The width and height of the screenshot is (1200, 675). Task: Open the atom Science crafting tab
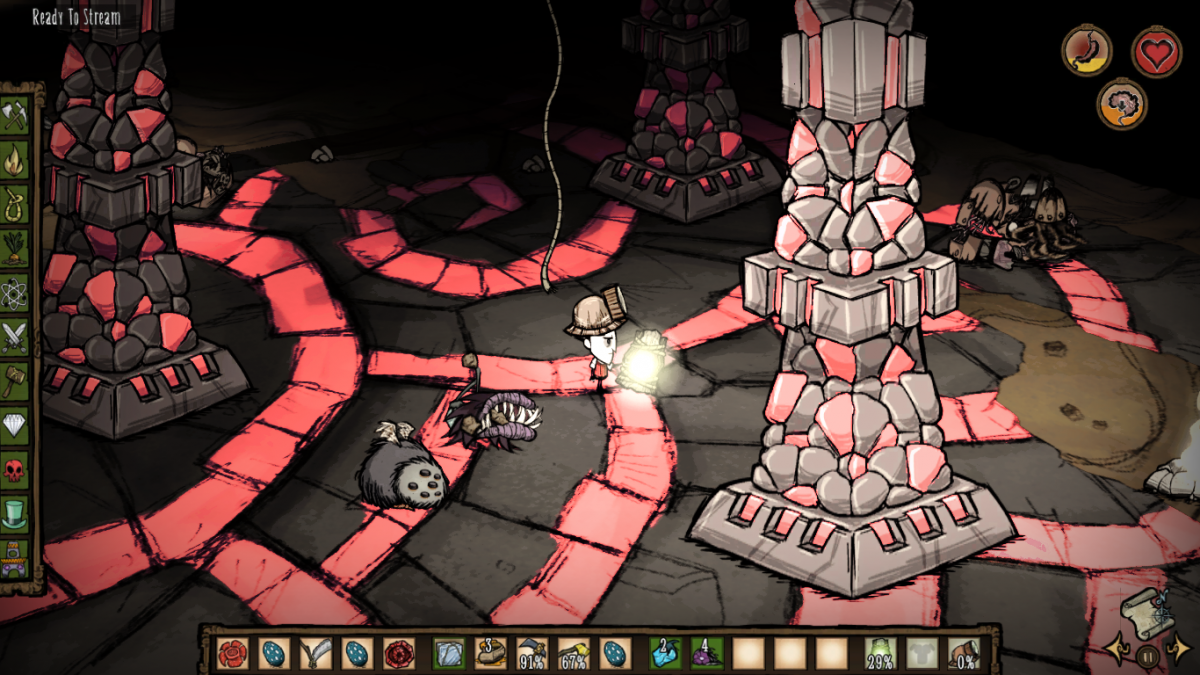coord(15,291)
